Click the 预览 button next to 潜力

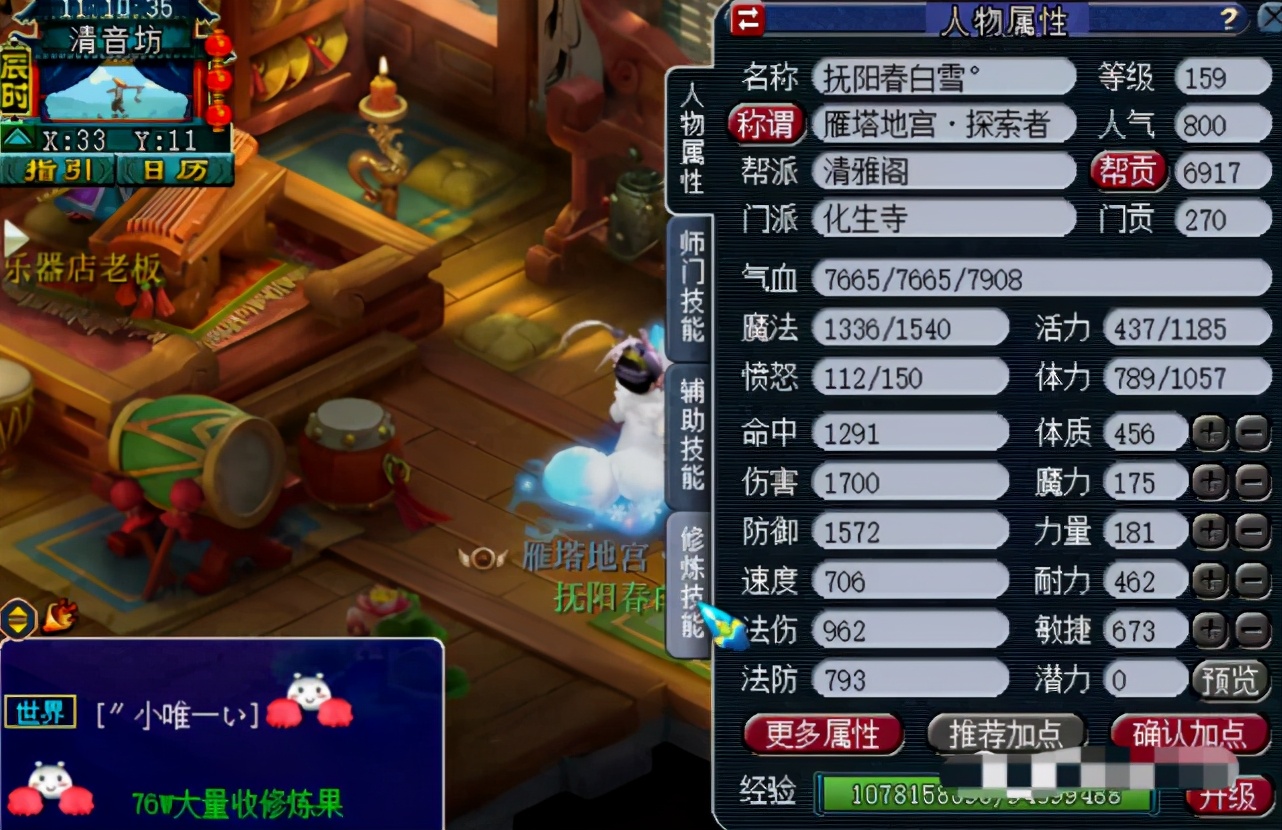click(x=1229, y=680)
